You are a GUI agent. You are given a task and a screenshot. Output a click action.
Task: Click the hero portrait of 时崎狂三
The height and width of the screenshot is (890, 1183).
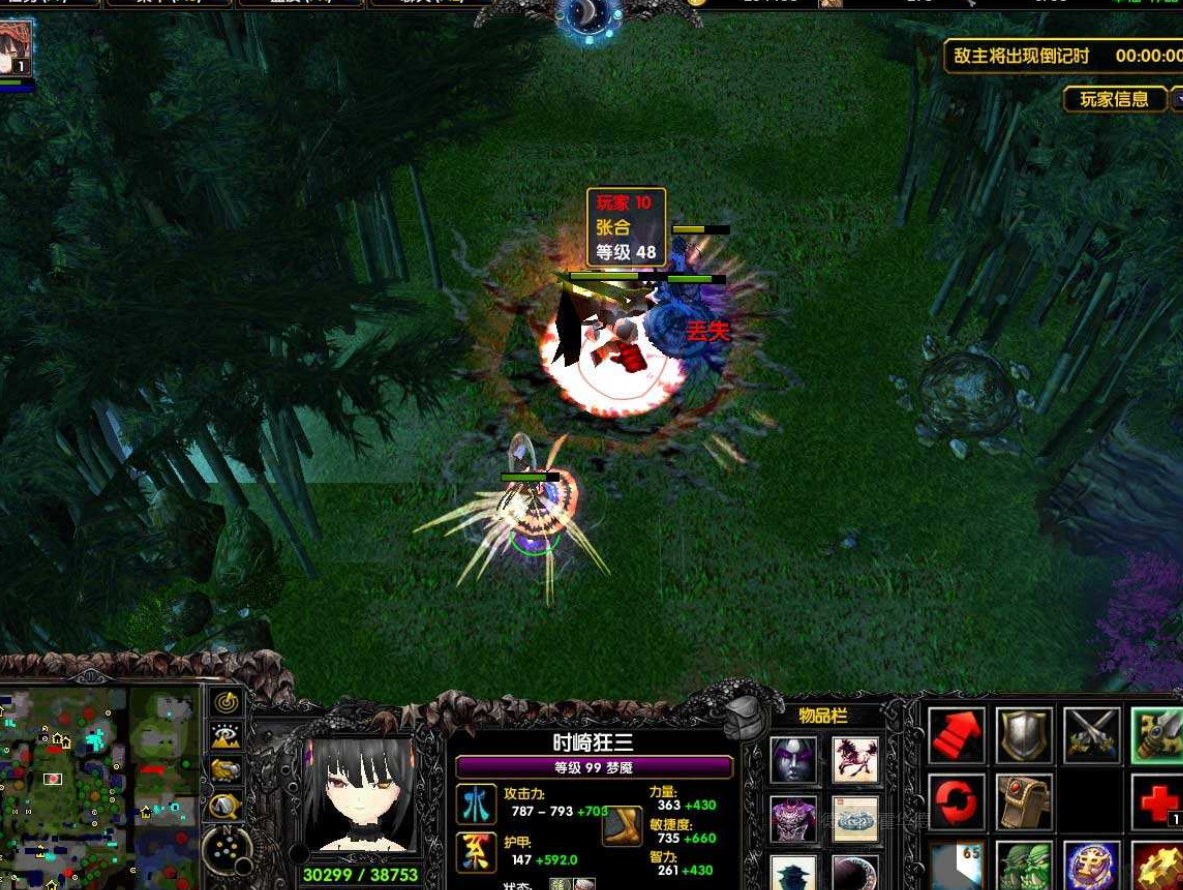tap(359, 797)
